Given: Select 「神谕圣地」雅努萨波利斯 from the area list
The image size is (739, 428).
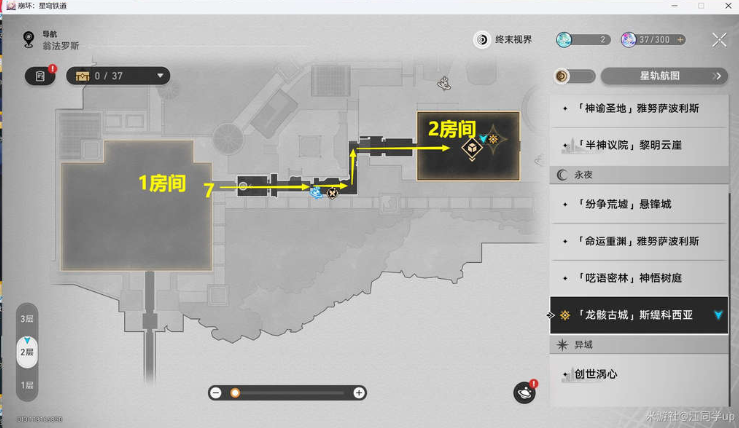Looking at the screenshot, I should 639,109.
